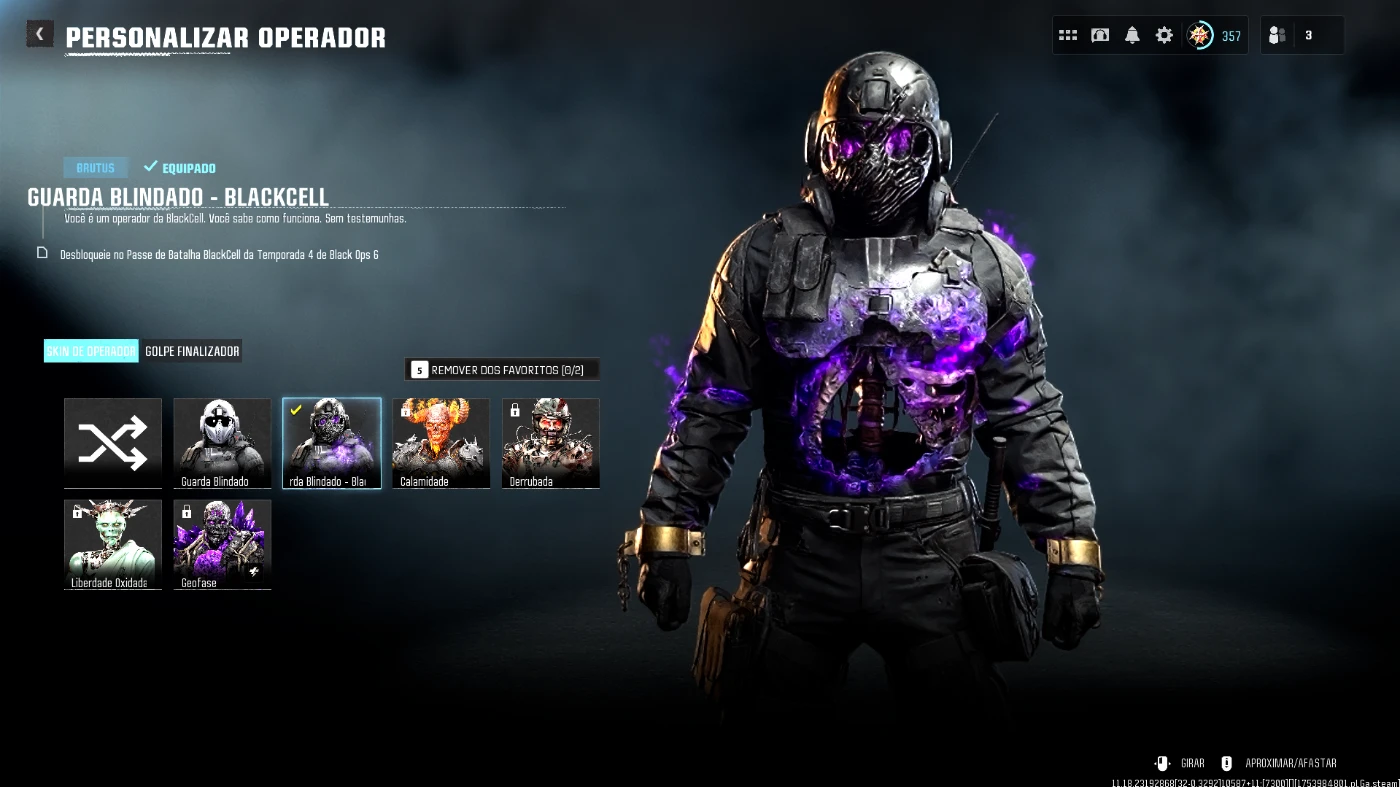This screenshot has height=787, width=1400.
Task: Pick the Calamidade operator skin
Action: point(441,443)
